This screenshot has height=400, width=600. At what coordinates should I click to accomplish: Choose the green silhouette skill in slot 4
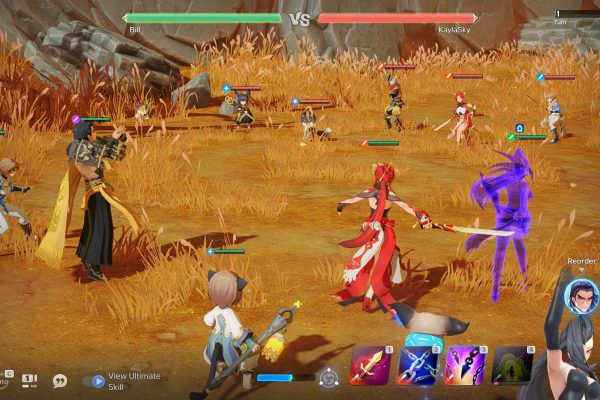point(512,365)
